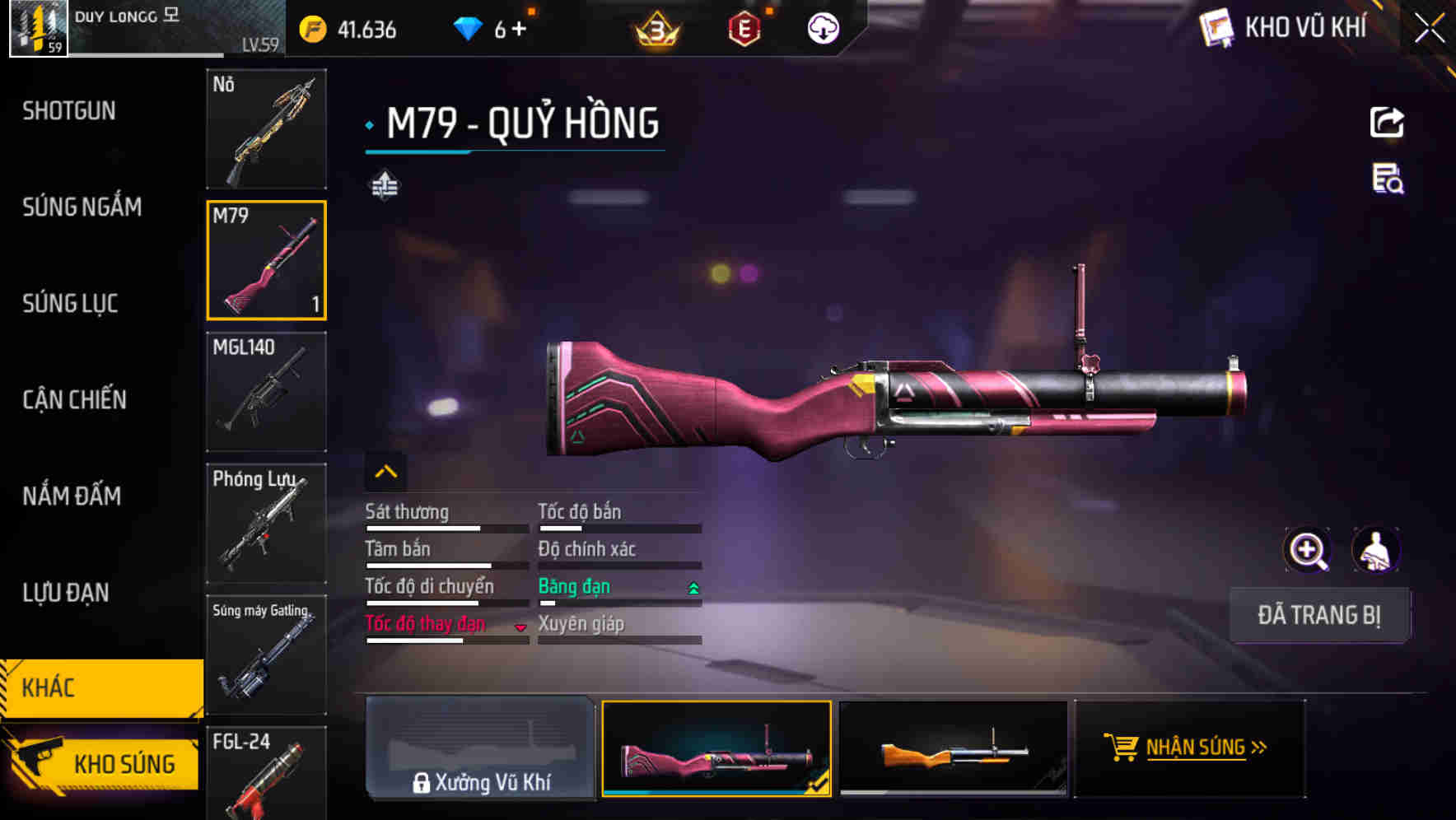Select the MGL140 weapon thumbnail
1456x820 pixels.
pyautogui.click(x=265, y=393)
